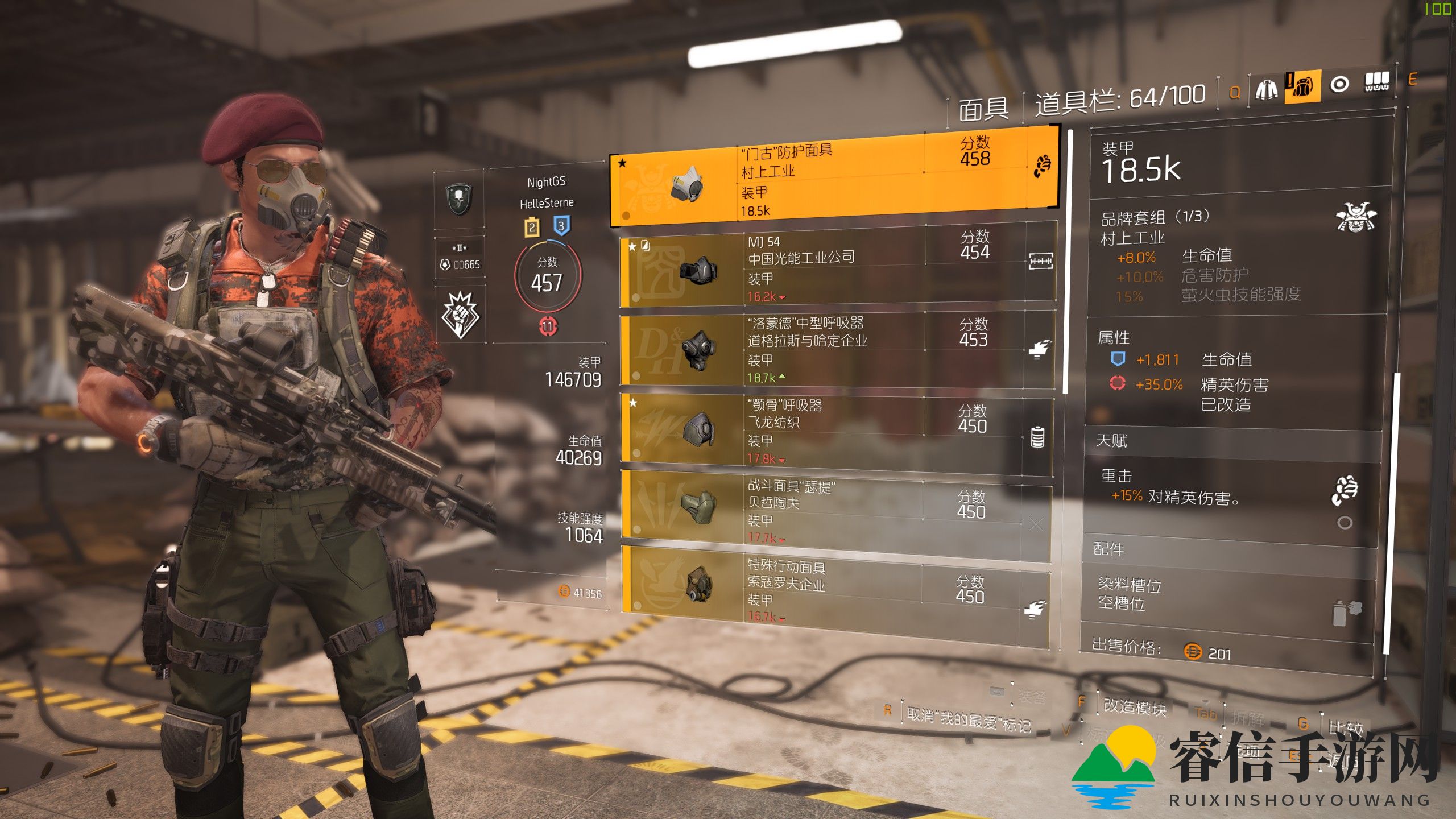Open the tab with three-slot icon

(1377, 82)
